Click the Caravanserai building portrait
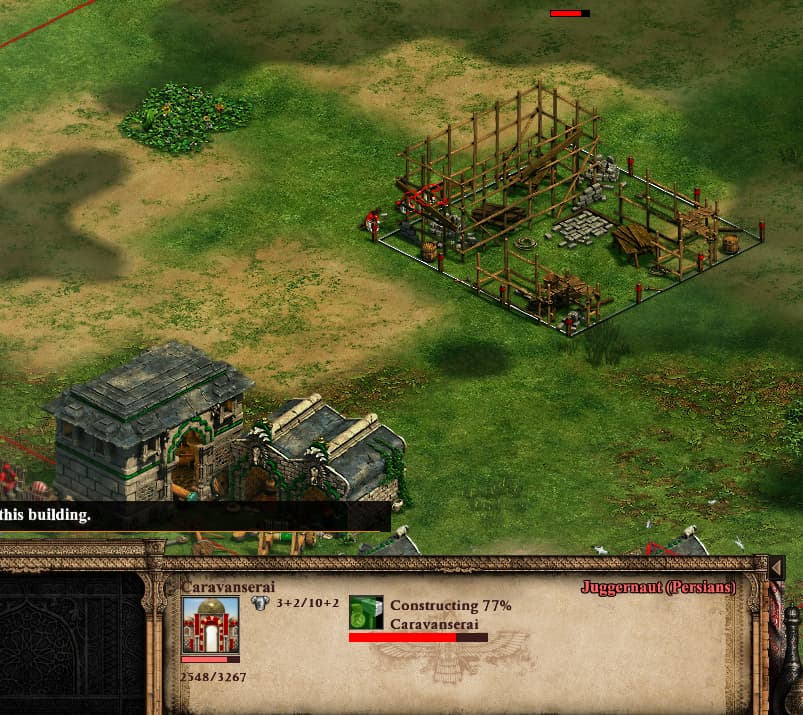The height and width of the screenshot is (715, 803). (211, 625)
